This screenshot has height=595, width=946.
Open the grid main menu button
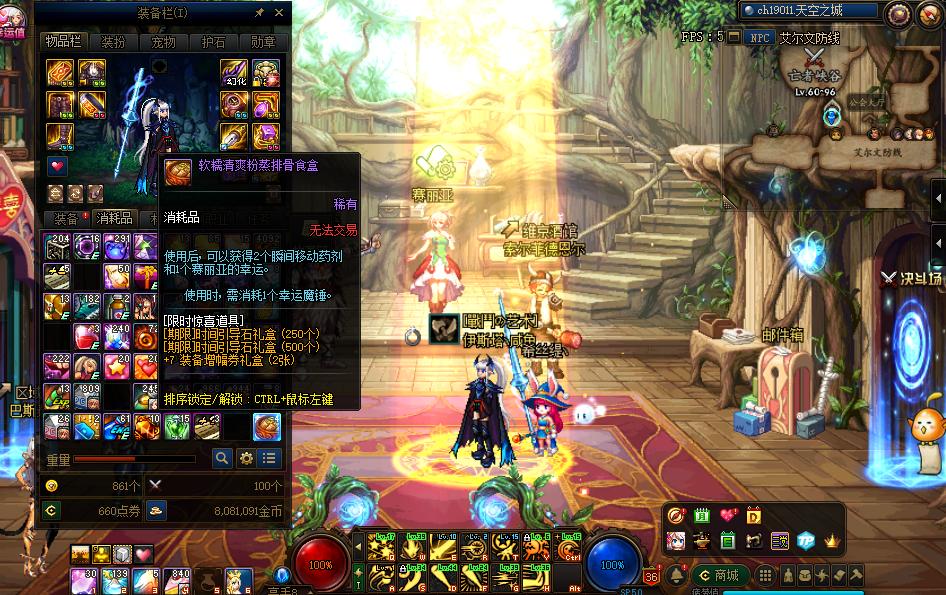[x=765, y=575]
